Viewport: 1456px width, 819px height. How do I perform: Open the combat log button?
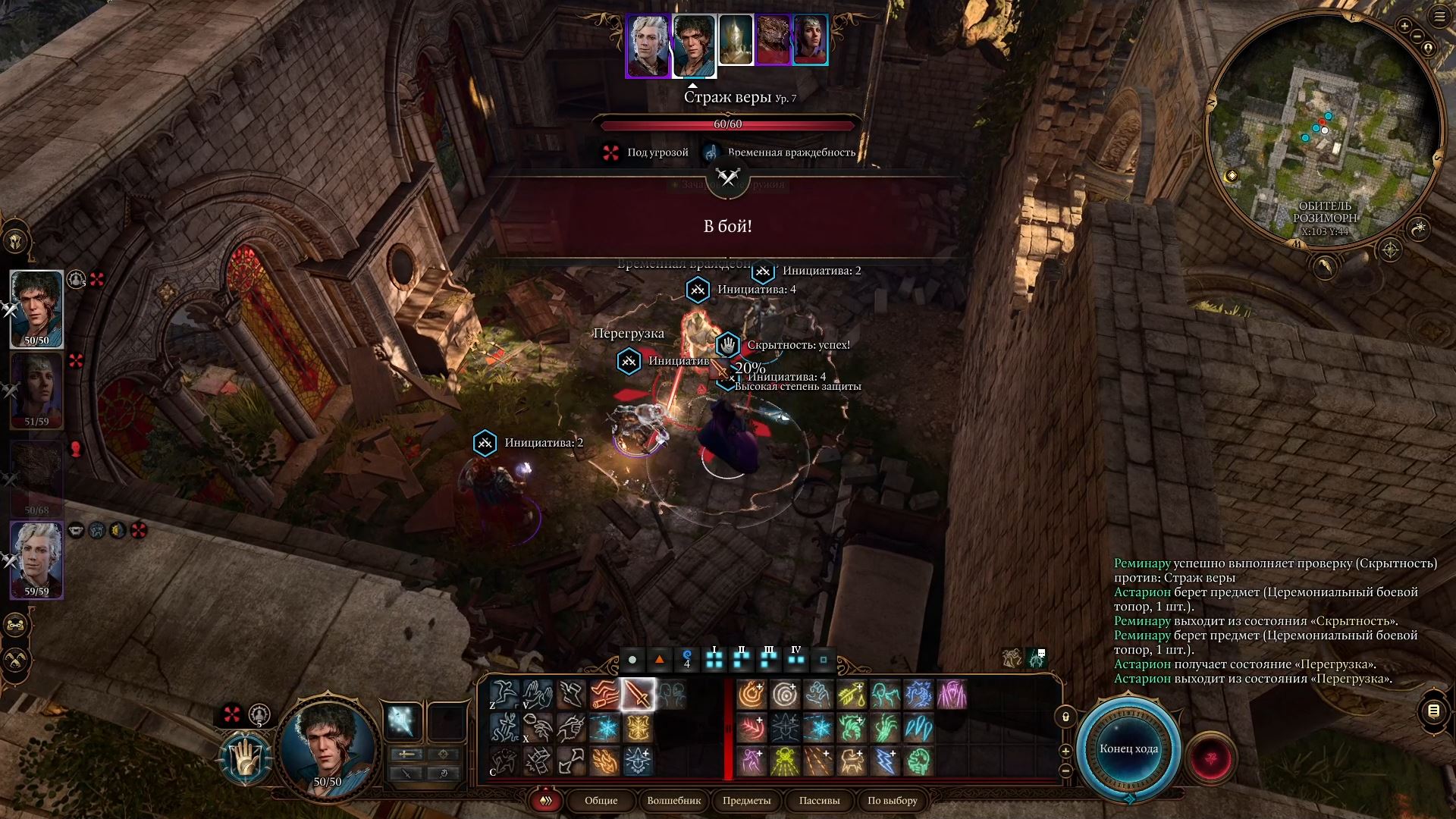pyautogui.click(x=1433, y=711)
